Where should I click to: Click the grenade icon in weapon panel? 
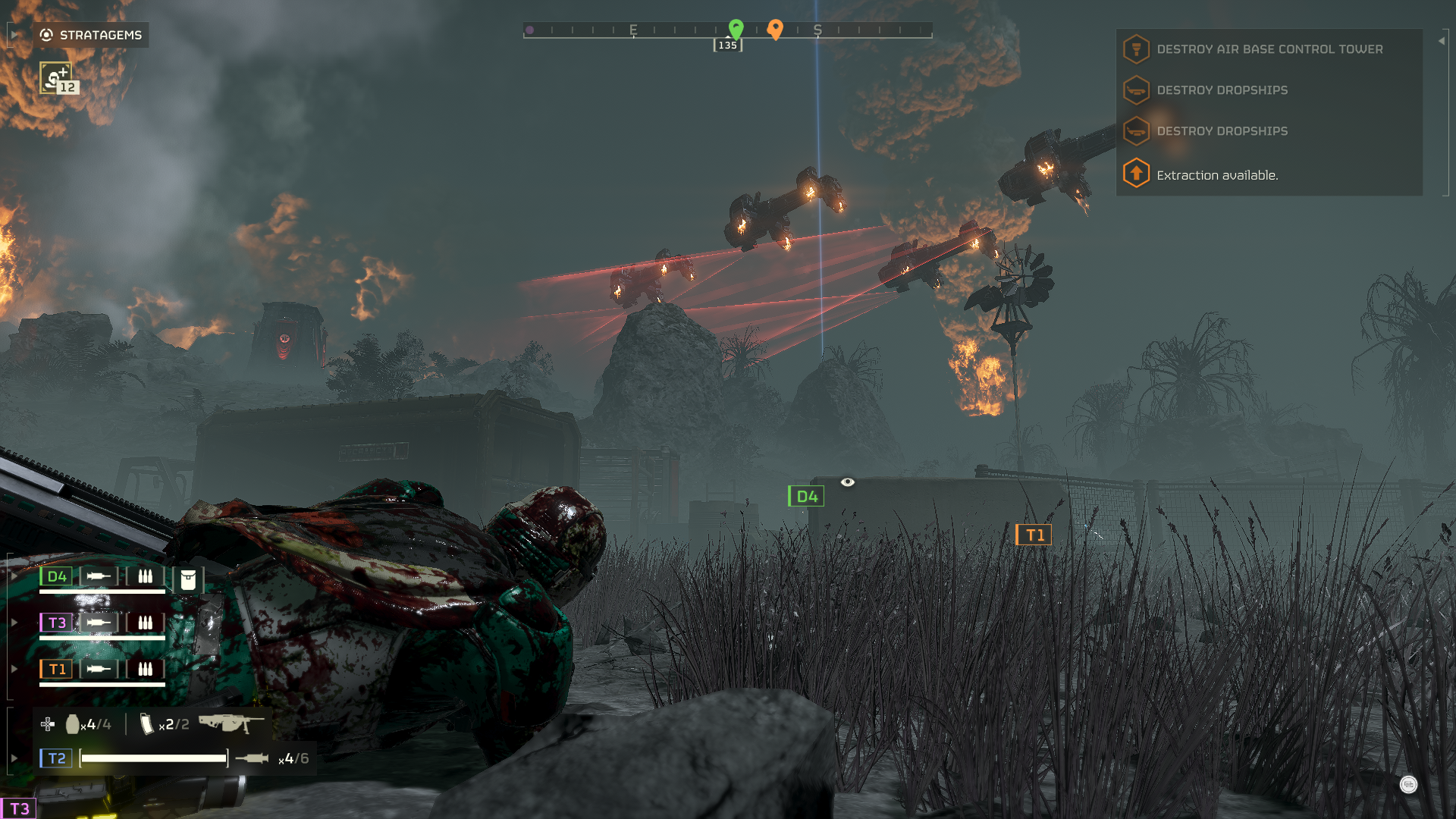point(73,724)
